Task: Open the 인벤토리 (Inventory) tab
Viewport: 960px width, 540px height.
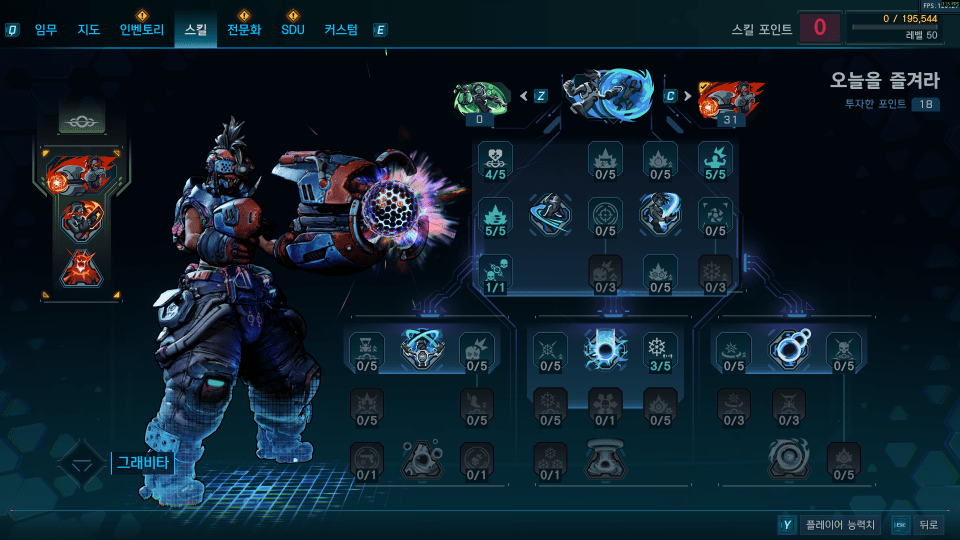Action: tap(141, 30)
